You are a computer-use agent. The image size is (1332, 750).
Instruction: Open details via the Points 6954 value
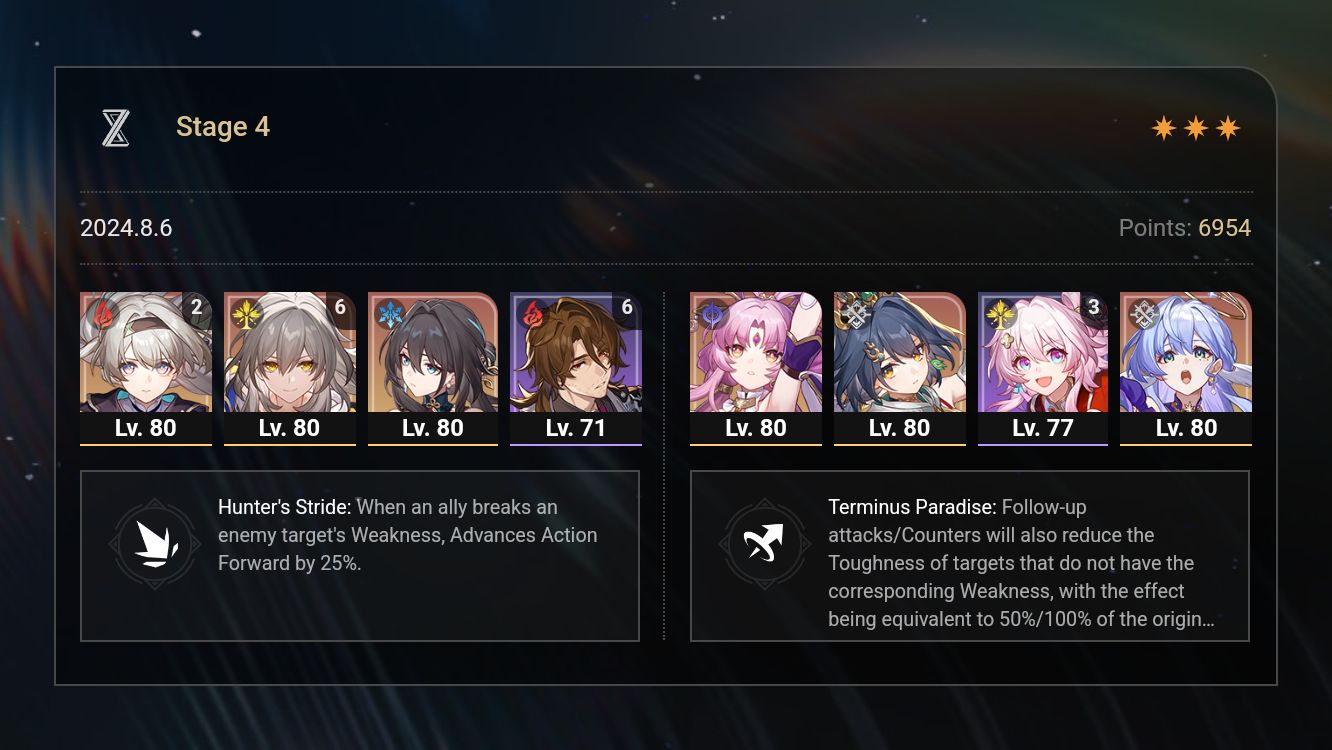coord(1224,228)
